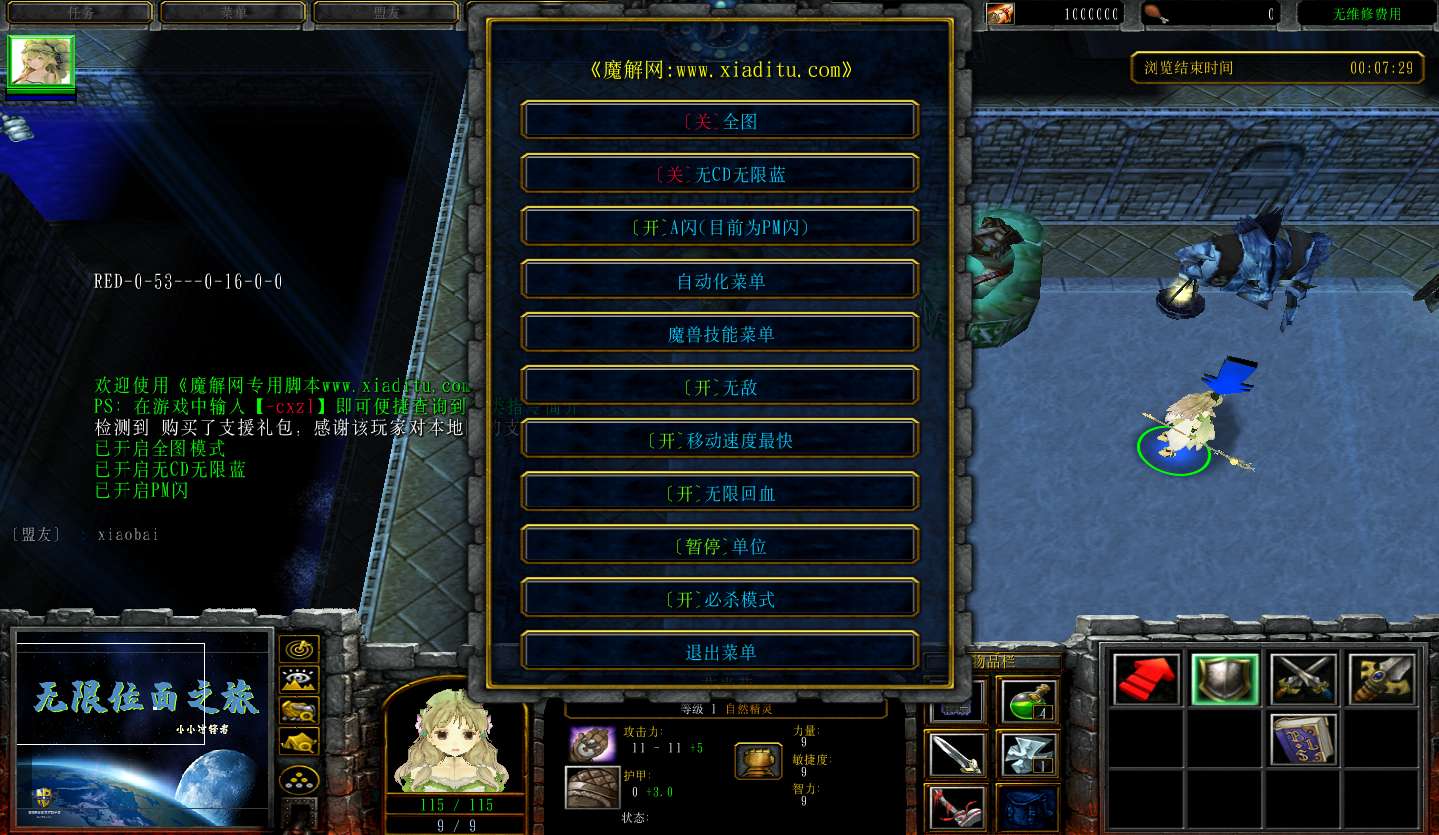Activate the crossed swords attack command
The image size is (1439, 835).
pos(1304,680)
